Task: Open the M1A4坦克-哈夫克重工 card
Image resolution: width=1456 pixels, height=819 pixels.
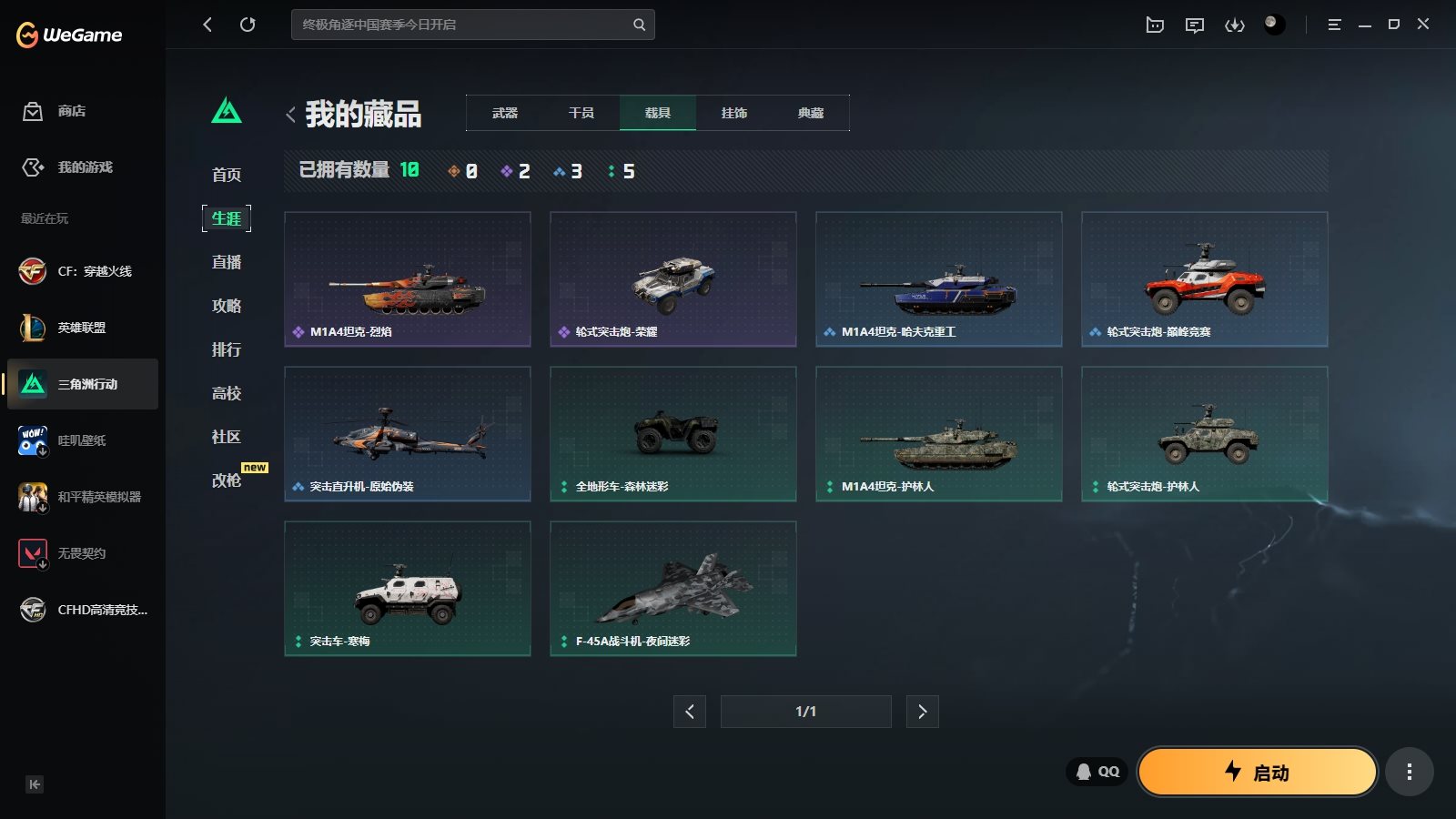Action: [939, 279]
